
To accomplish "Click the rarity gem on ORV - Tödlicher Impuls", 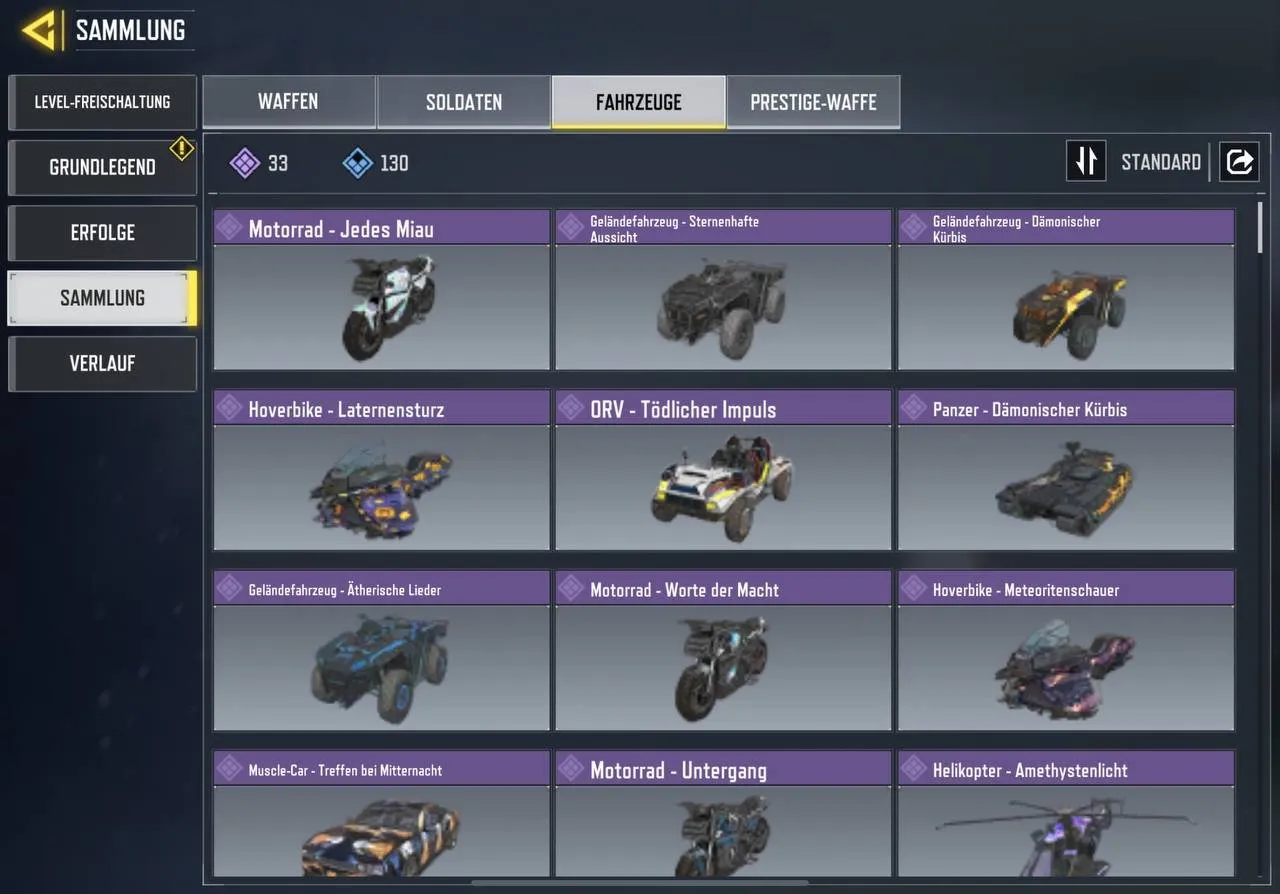I will pos(572,408).
